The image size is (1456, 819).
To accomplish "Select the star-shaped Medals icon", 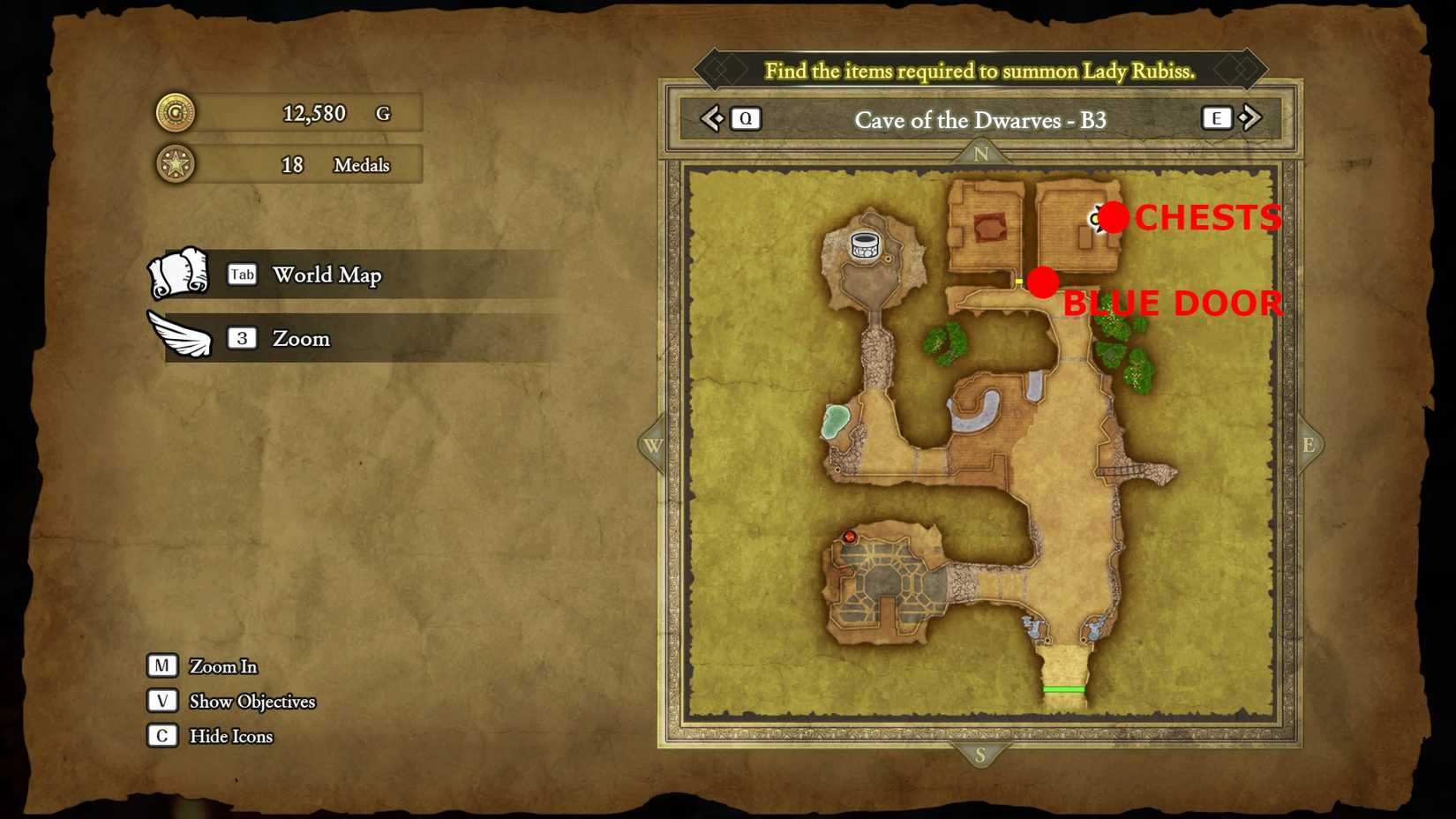I will point(175,164).
